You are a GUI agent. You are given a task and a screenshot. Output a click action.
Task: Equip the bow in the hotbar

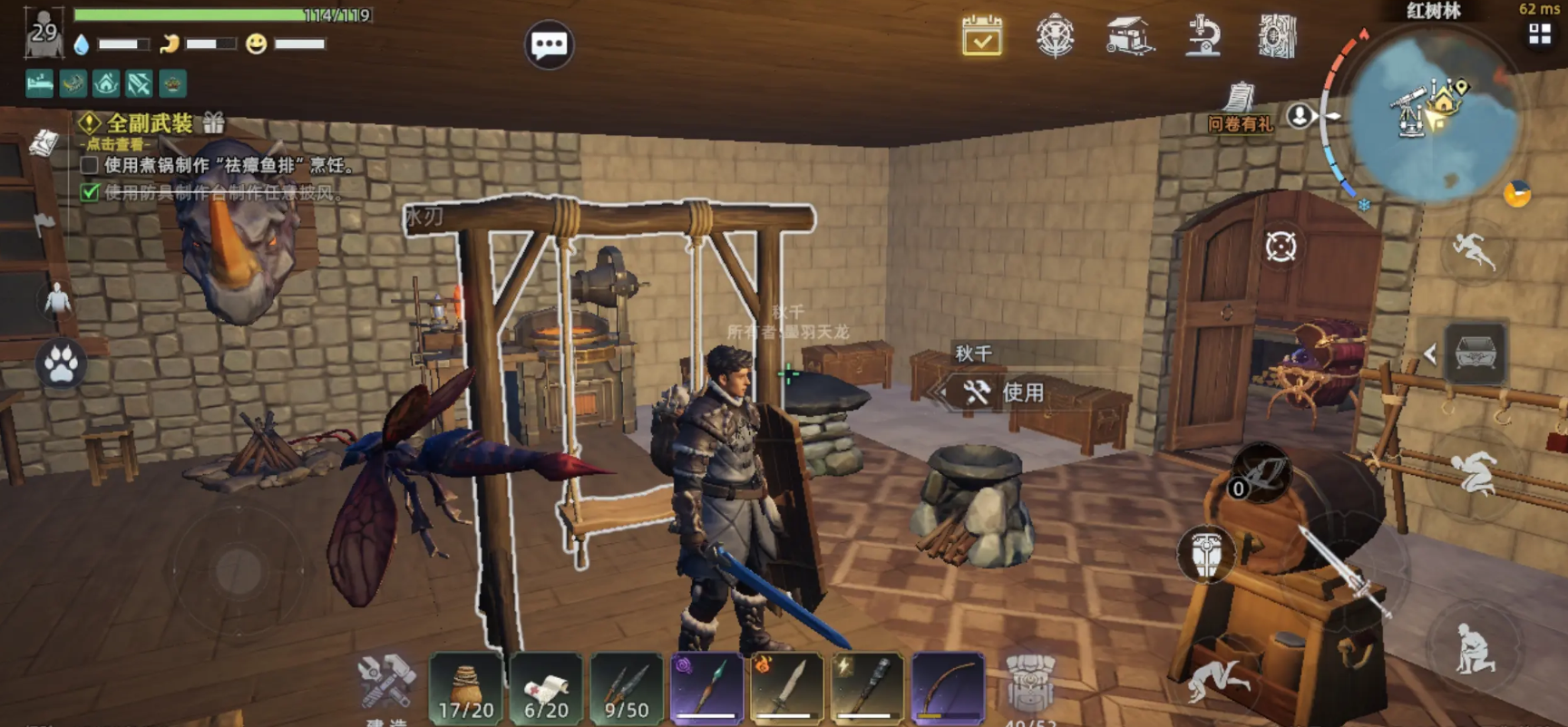pyautogui.click(x=947, y=689)
